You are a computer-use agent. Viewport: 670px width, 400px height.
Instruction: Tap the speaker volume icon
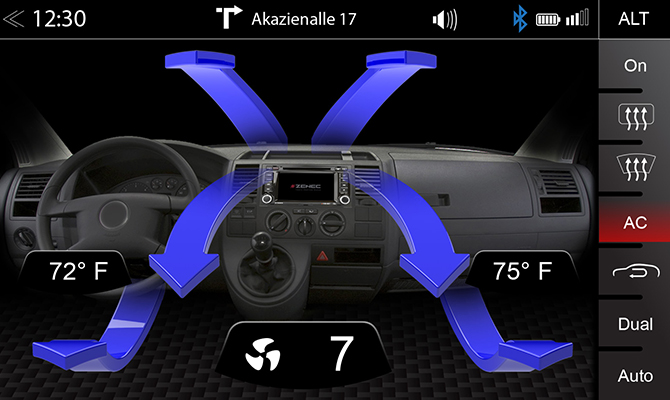(444, 19)
